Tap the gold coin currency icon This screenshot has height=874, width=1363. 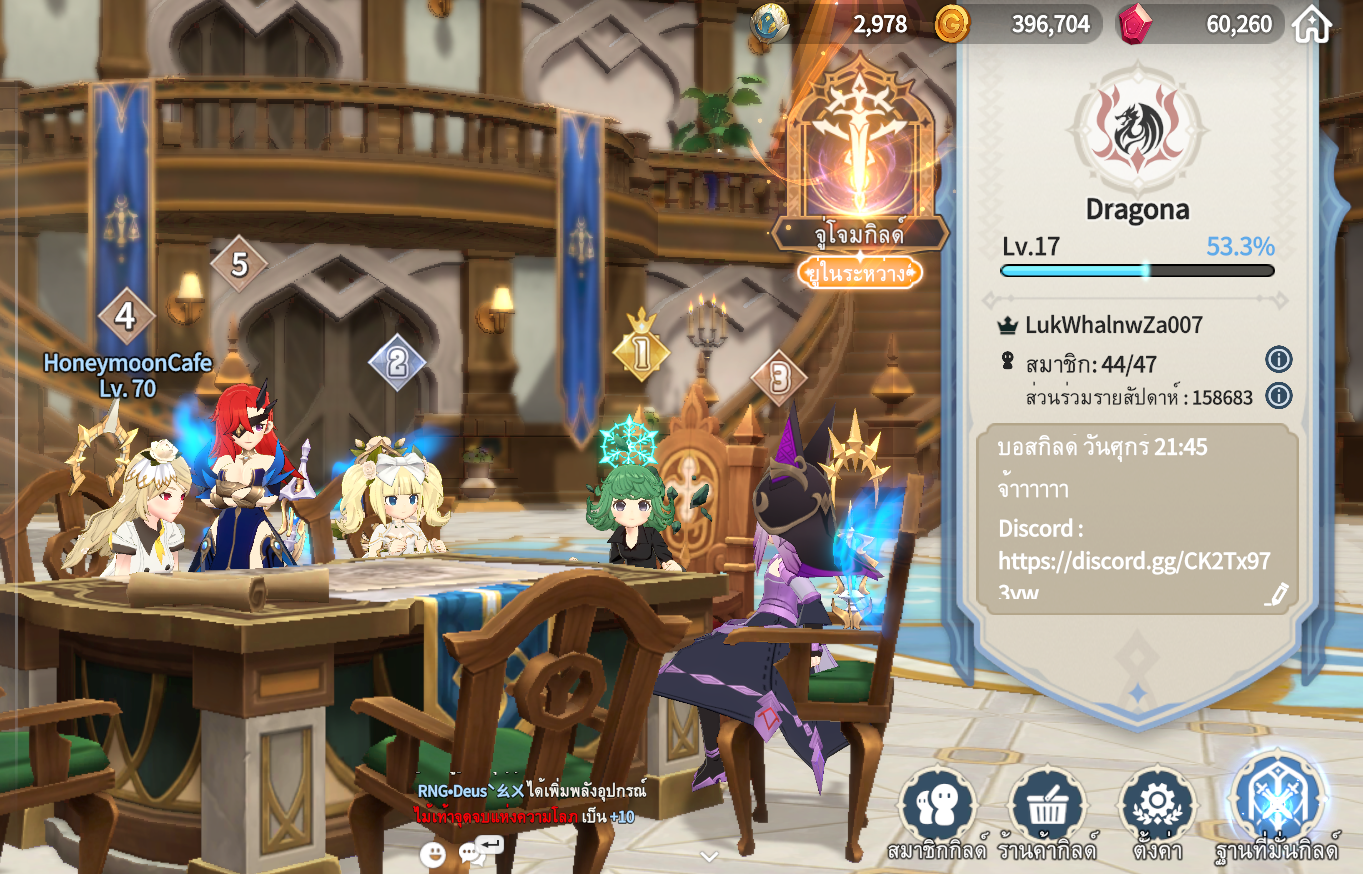[951, 24]
